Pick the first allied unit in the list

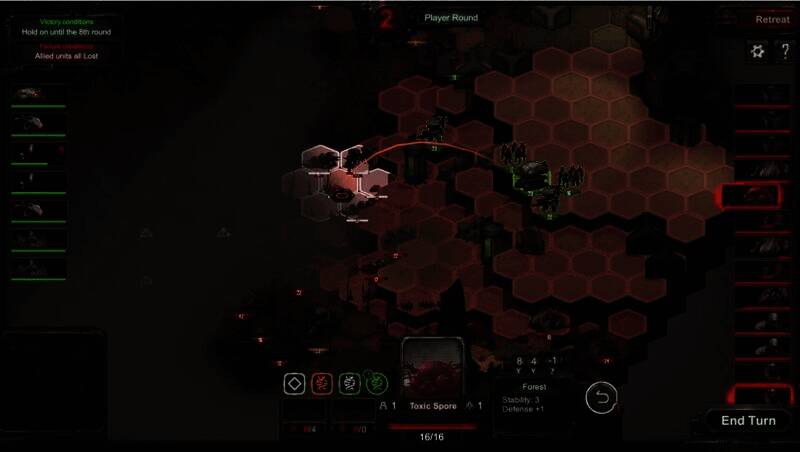coord(38,93)
